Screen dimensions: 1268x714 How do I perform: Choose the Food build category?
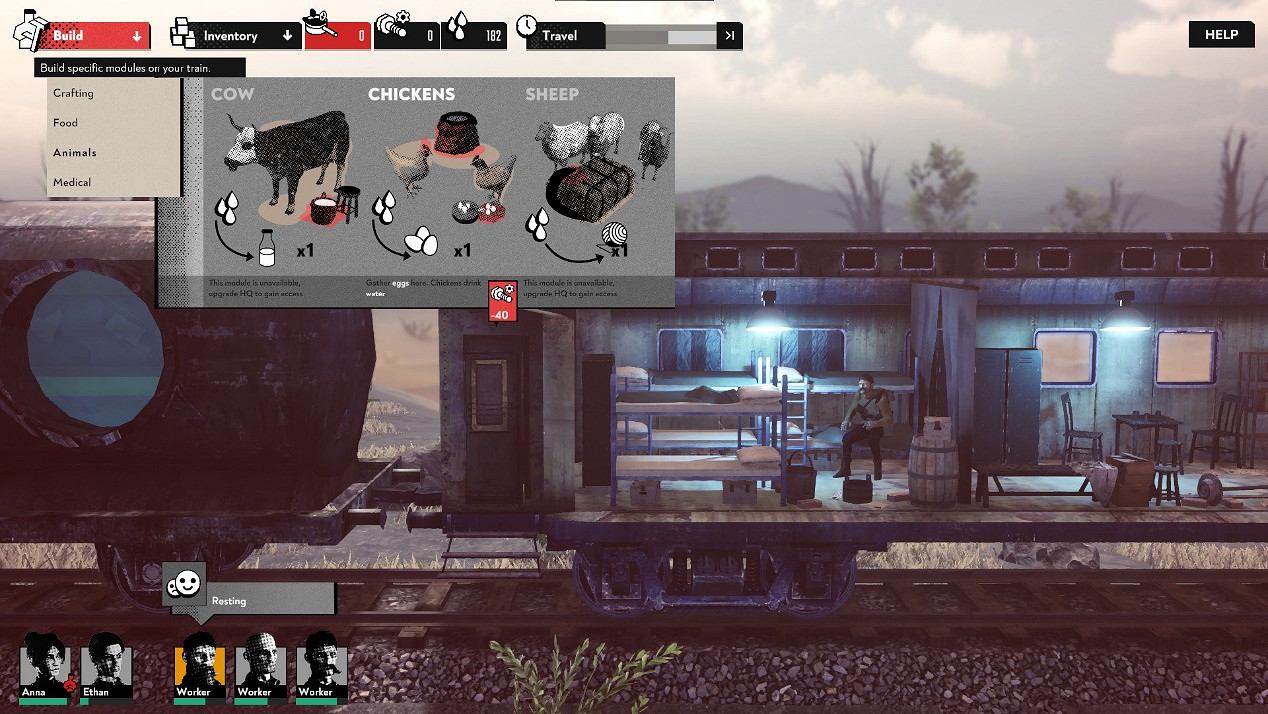pyautogui.click(x=66, y=123)
